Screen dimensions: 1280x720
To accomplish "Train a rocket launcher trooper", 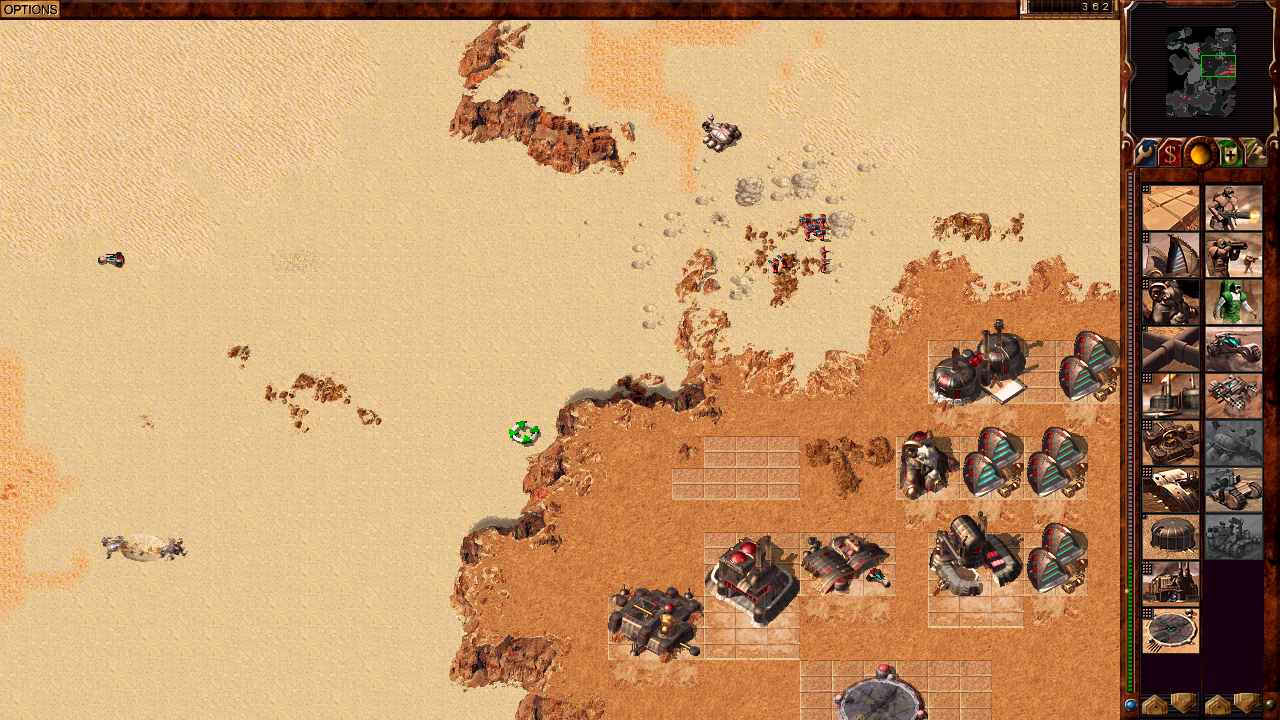I will (x=1233, y=255).
